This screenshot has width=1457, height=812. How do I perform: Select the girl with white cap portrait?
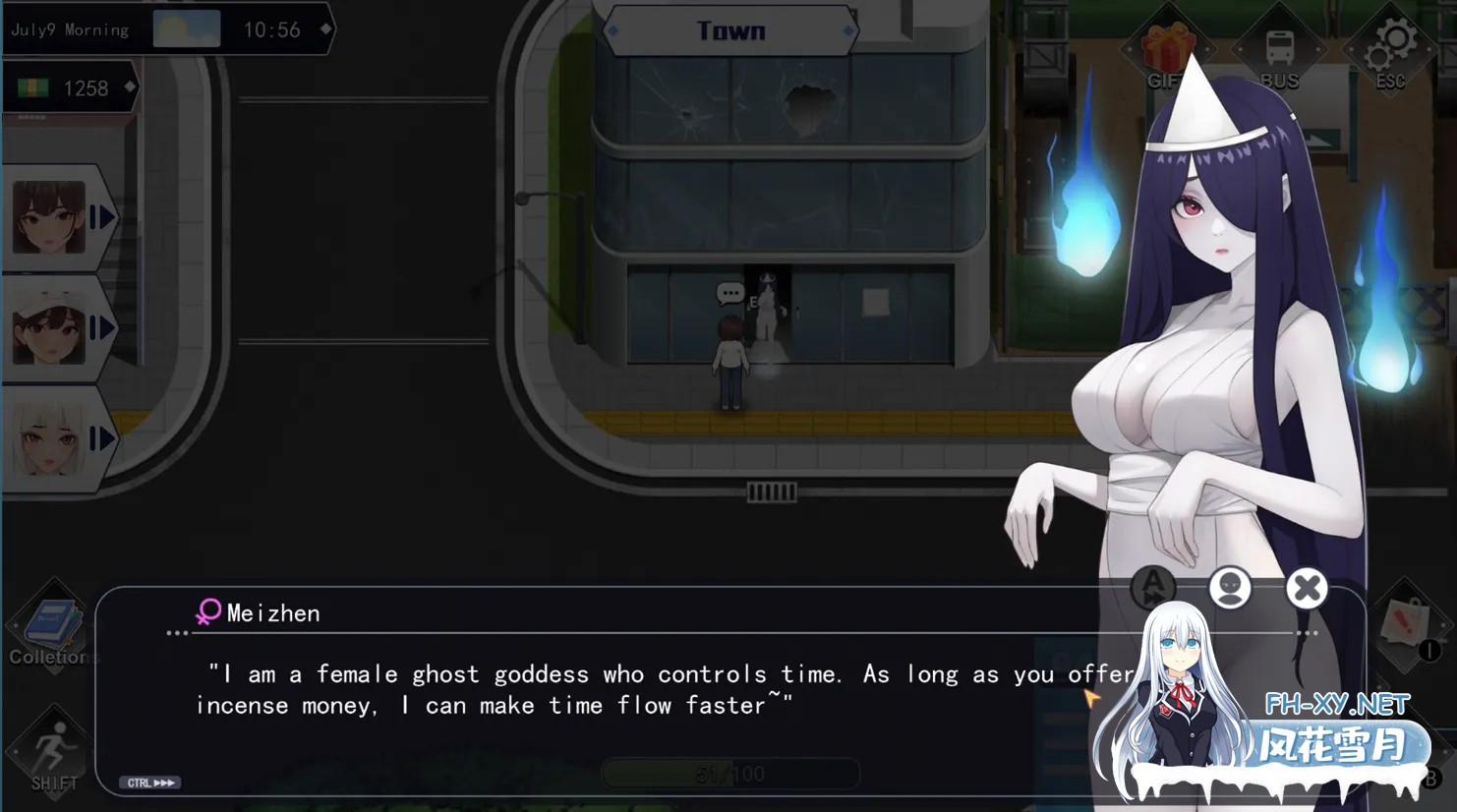[x=51, y=328]
